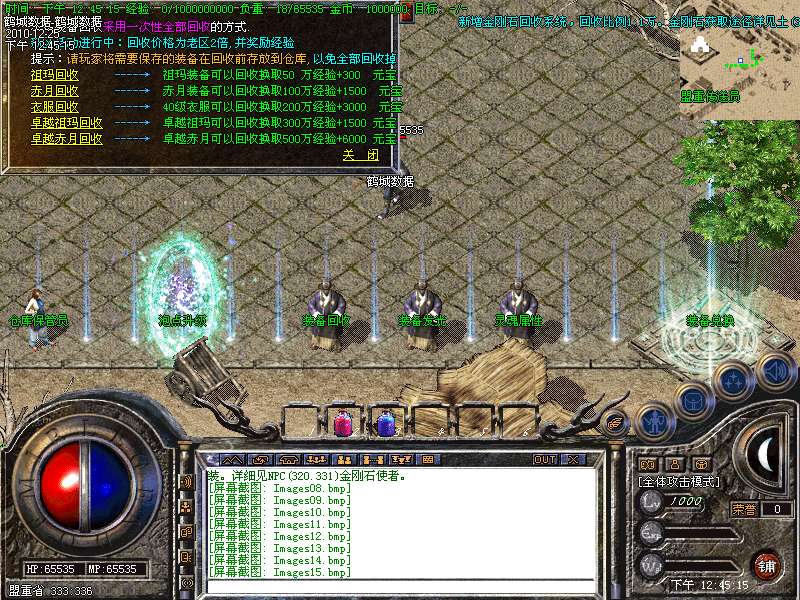The height and width of the screenshot is (600, 800).
Task: Open the bag round button
Action: (692, 400)
